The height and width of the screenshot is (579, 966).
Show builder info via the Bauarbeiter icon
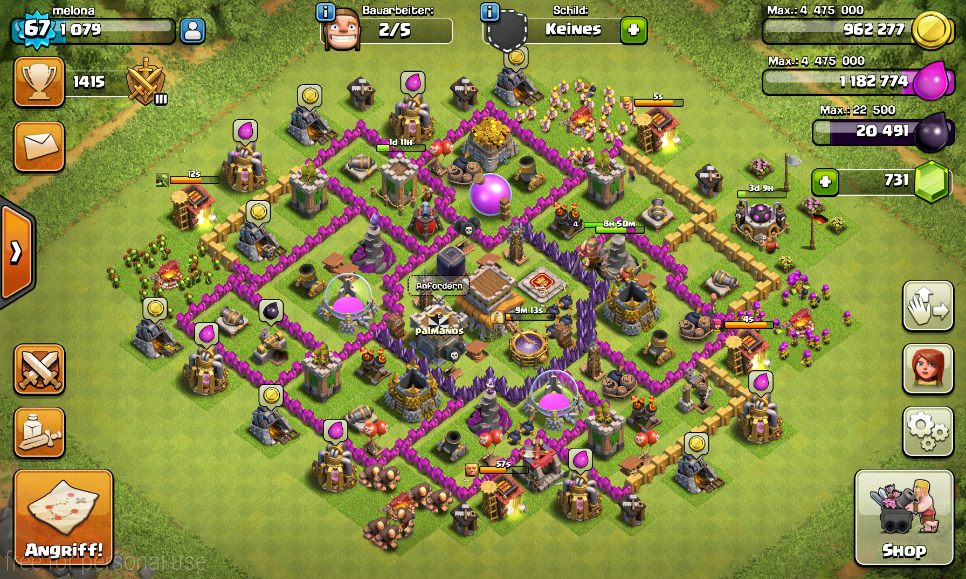pyautogui.click(x=326, y=12)
